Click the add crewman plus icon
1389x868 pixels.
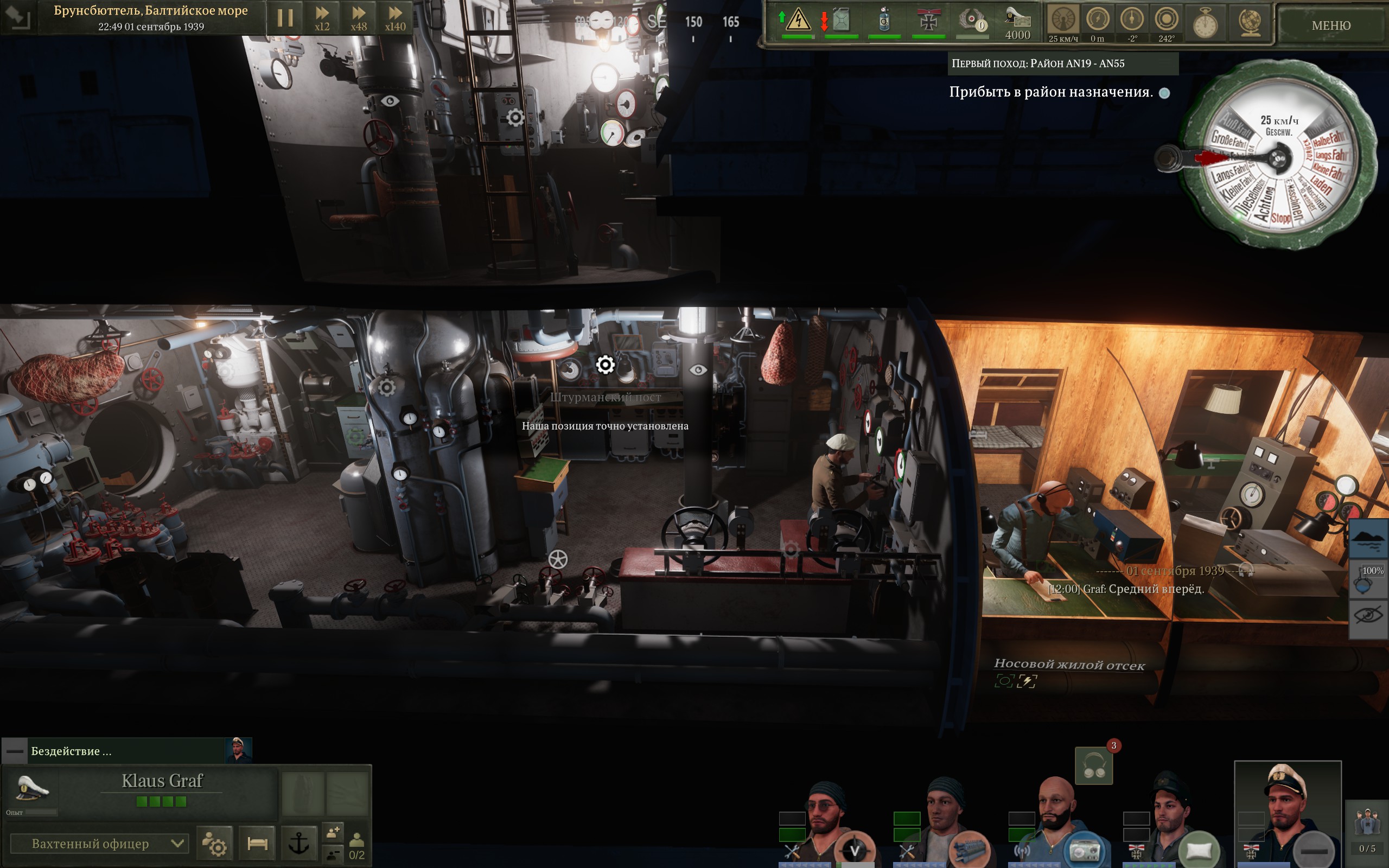(x=333, y=832)
